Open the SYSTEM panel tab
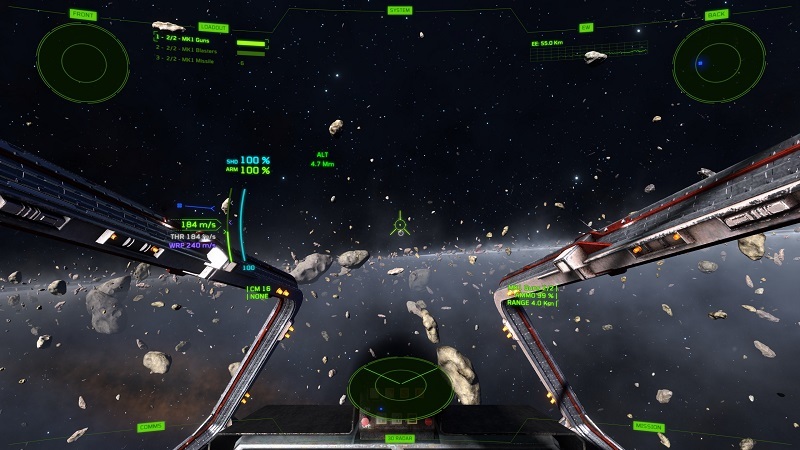 pos(399,11)
